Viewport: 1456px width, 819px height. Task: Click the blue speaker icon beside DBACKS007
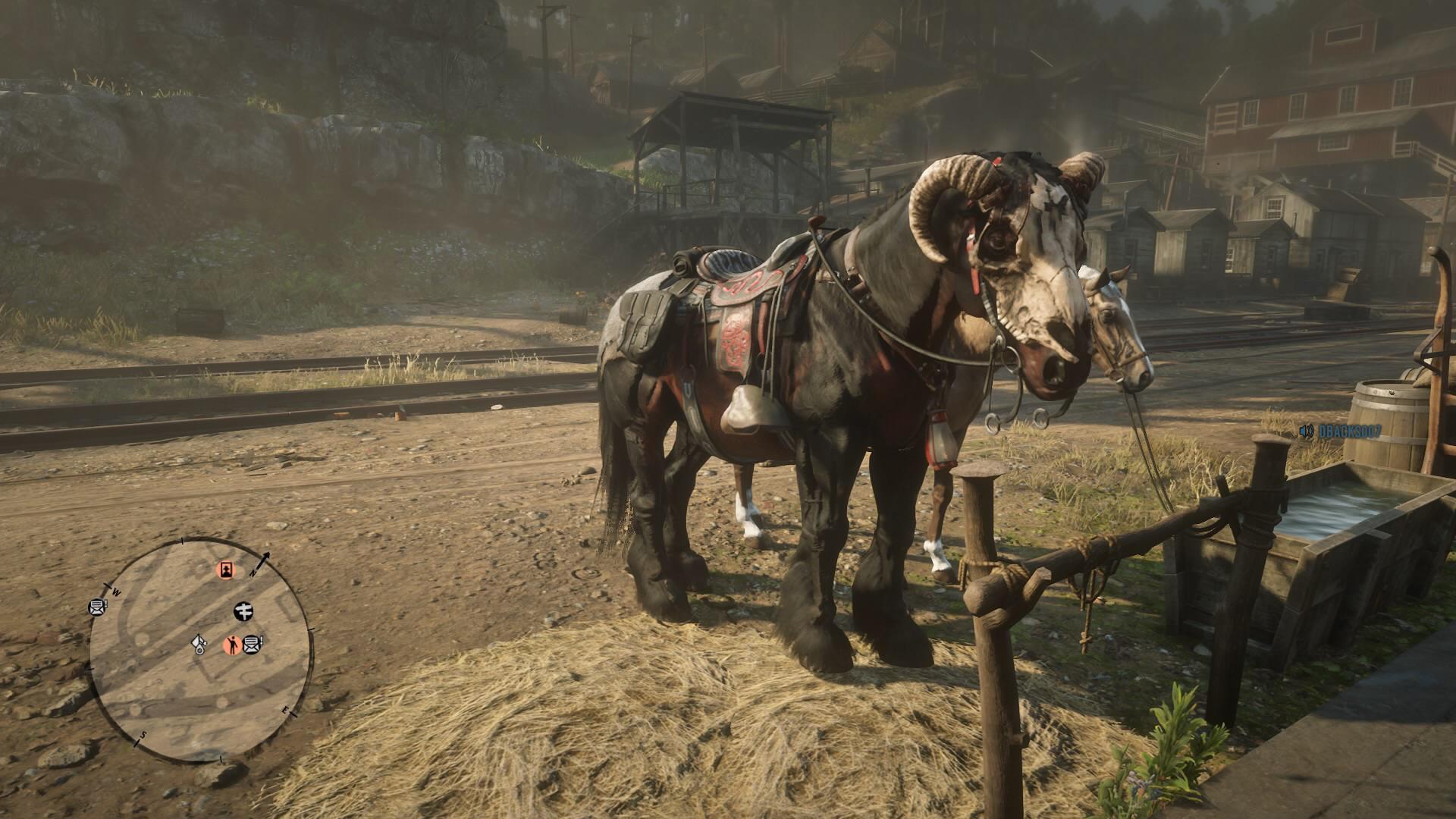pyautogui.click(x=1305, y=431)
